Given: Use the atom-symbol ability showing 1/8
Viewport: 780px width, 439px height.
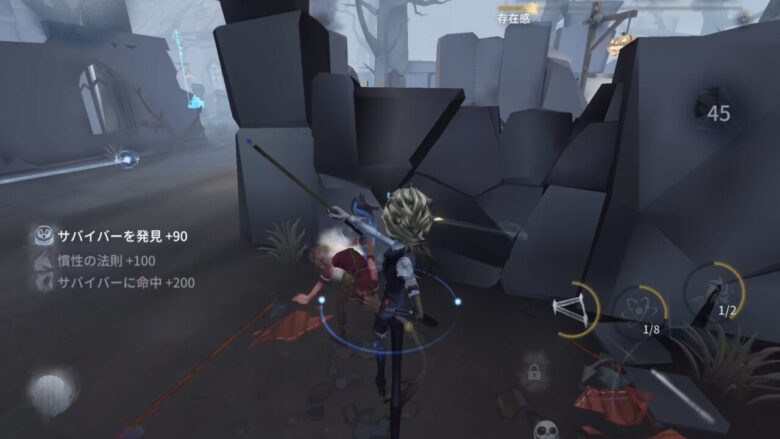Looking at the screenshot, I should [x=643, y=308].
